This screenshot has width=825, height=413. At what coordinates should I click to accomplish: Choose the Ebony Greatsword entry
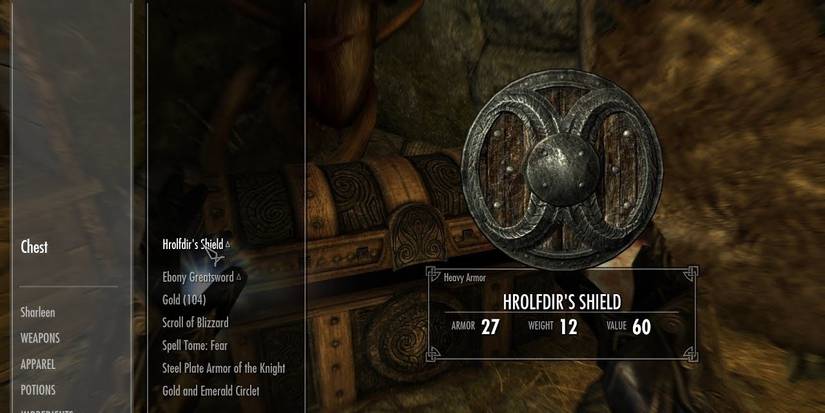[x=198, y=277]
